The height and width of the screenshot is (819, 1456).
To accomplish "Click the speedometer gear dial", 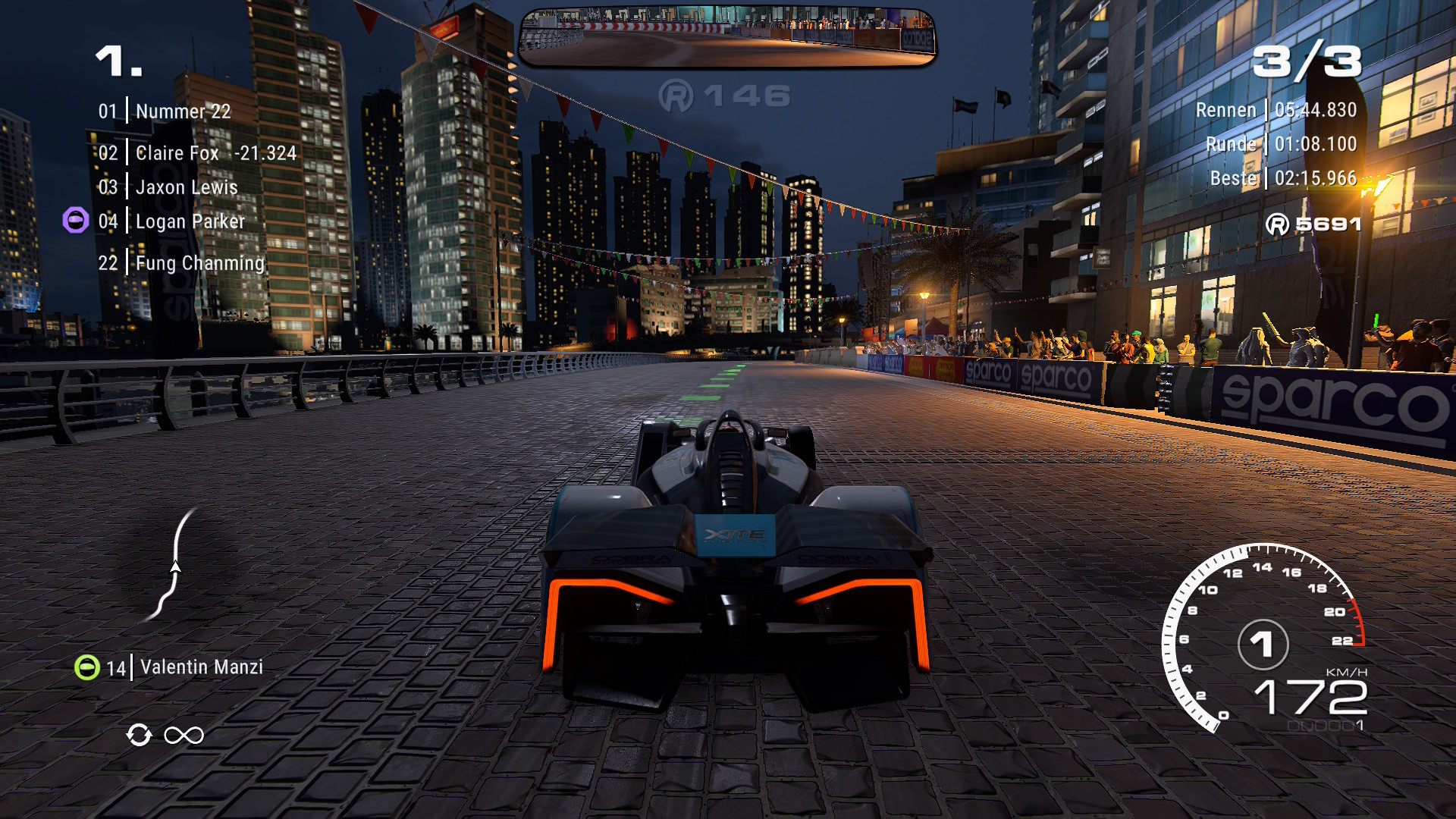I will pyautogui.click(x=1263, y=644).
